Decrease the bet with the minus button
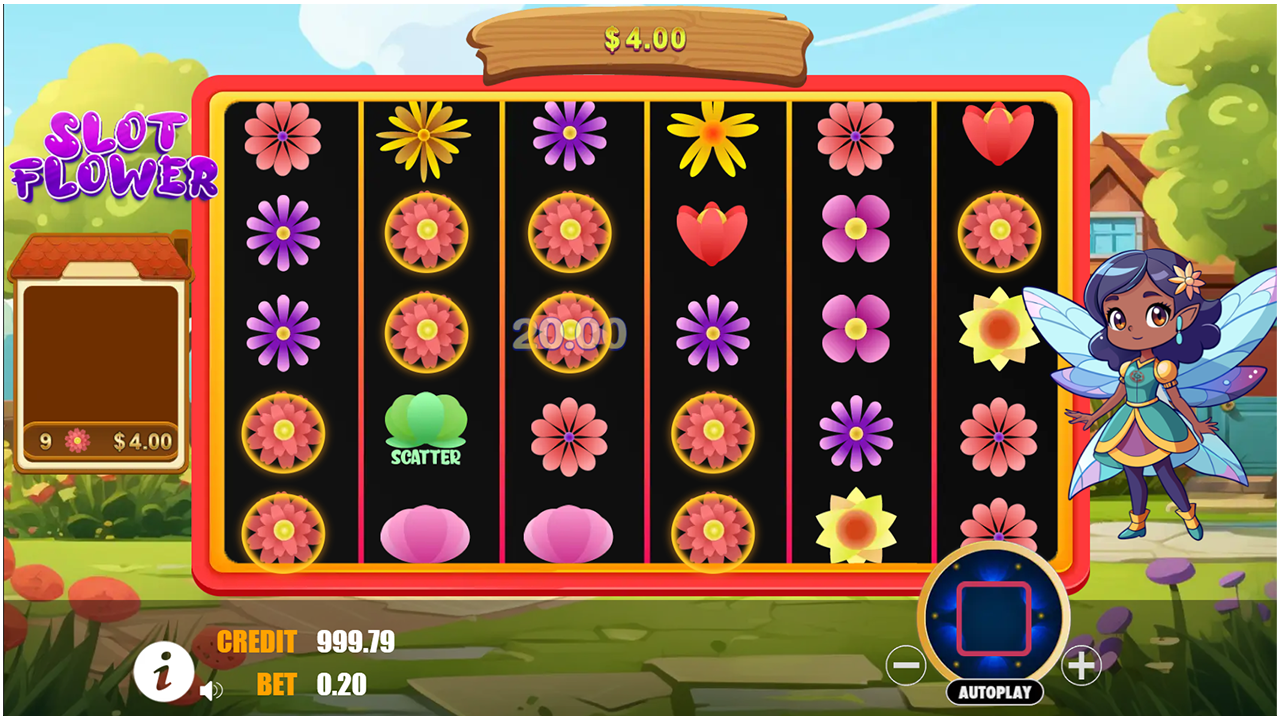 click(908, 663)
